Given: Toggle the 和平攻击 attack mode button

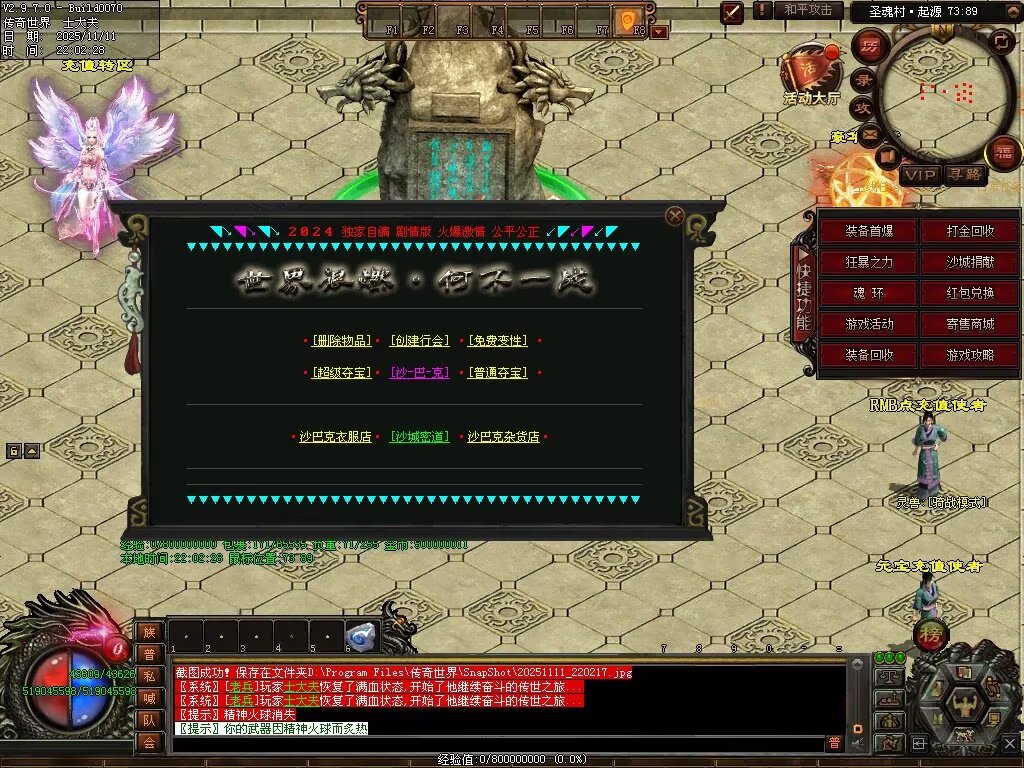Looking at the screenshot, I should (x=808, y=10).
